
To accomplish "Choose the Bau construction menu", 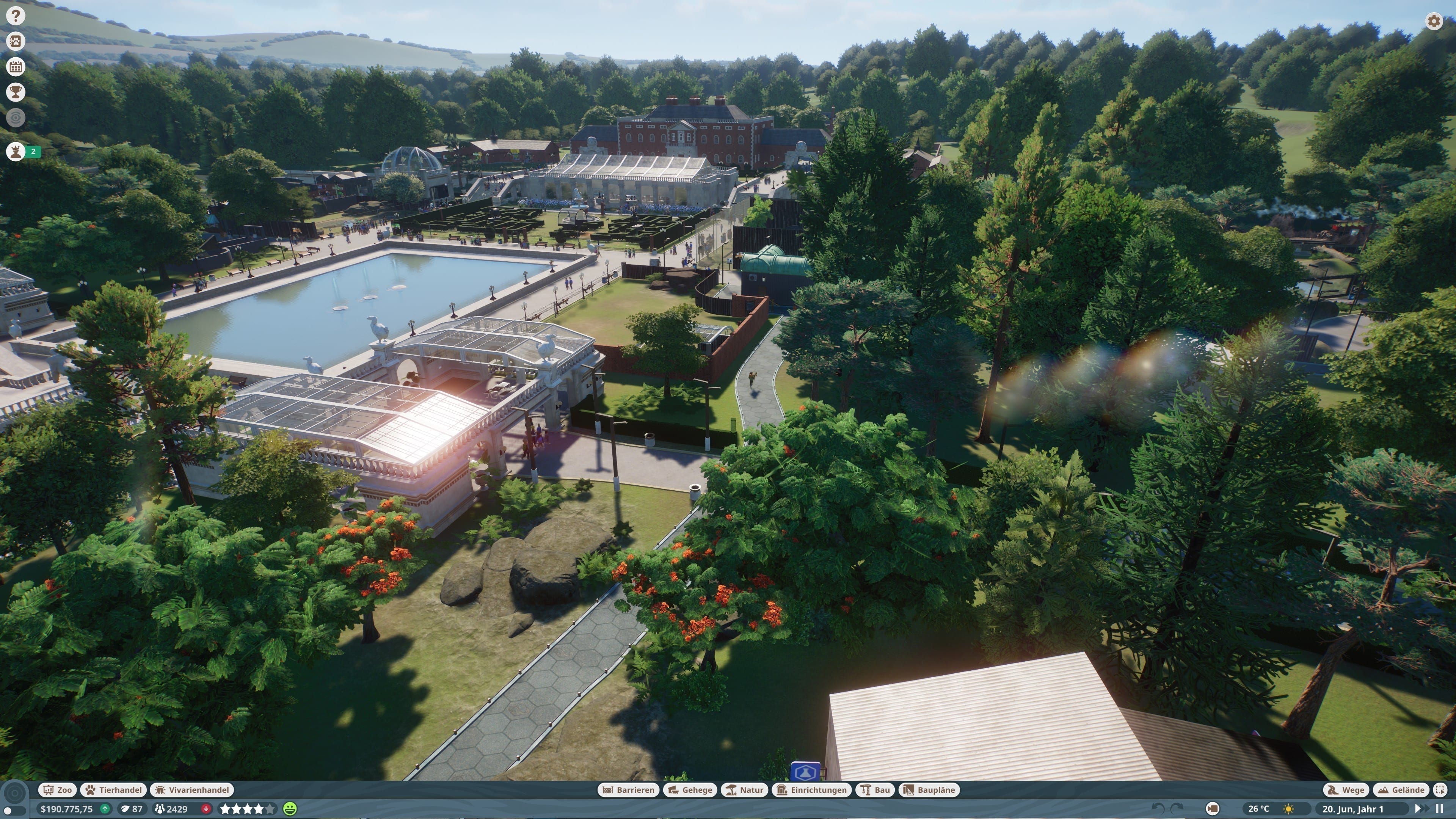I will tap(875, 789).
